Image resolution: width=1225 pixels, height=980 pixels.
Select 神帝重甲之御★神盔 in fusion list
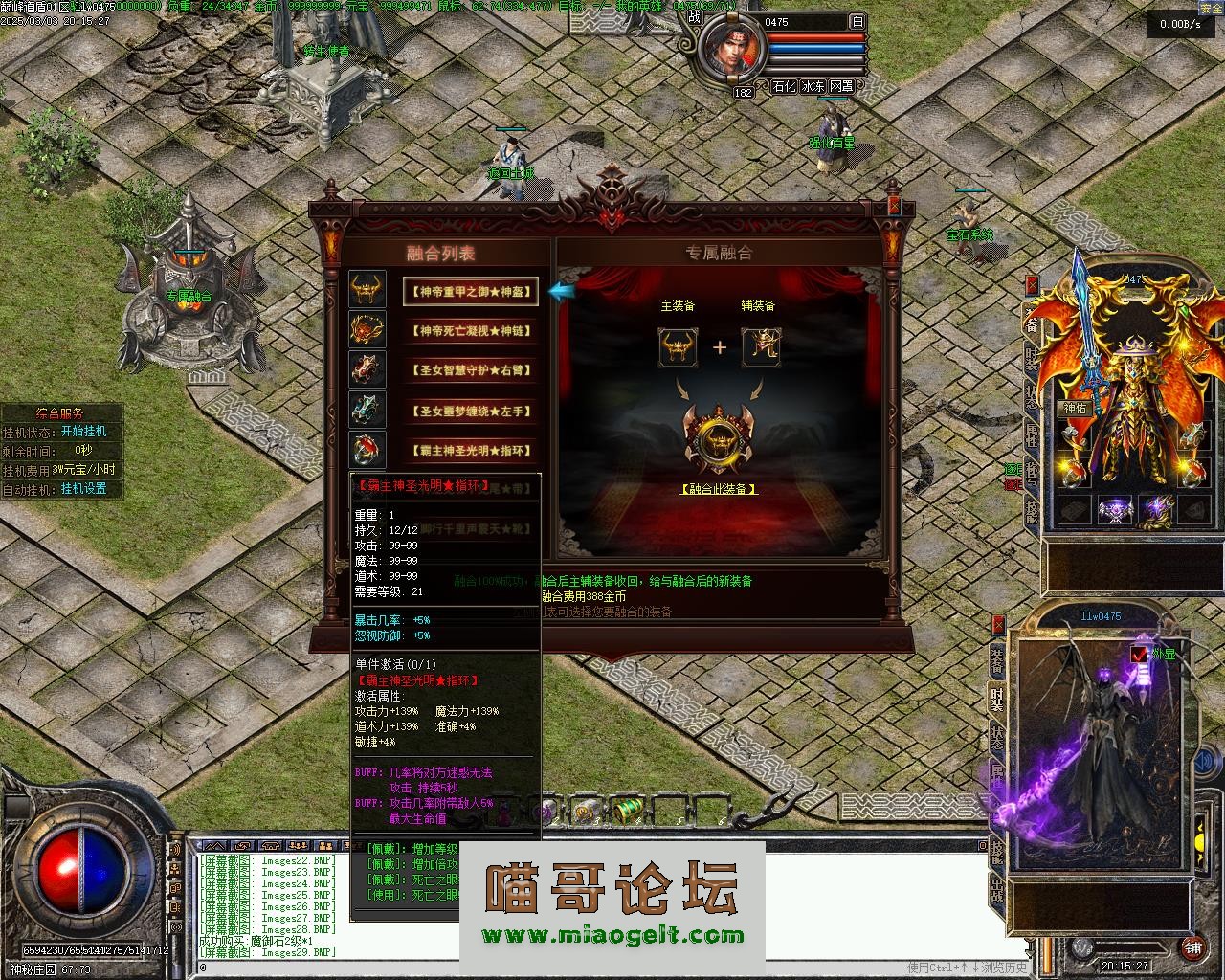470,291
